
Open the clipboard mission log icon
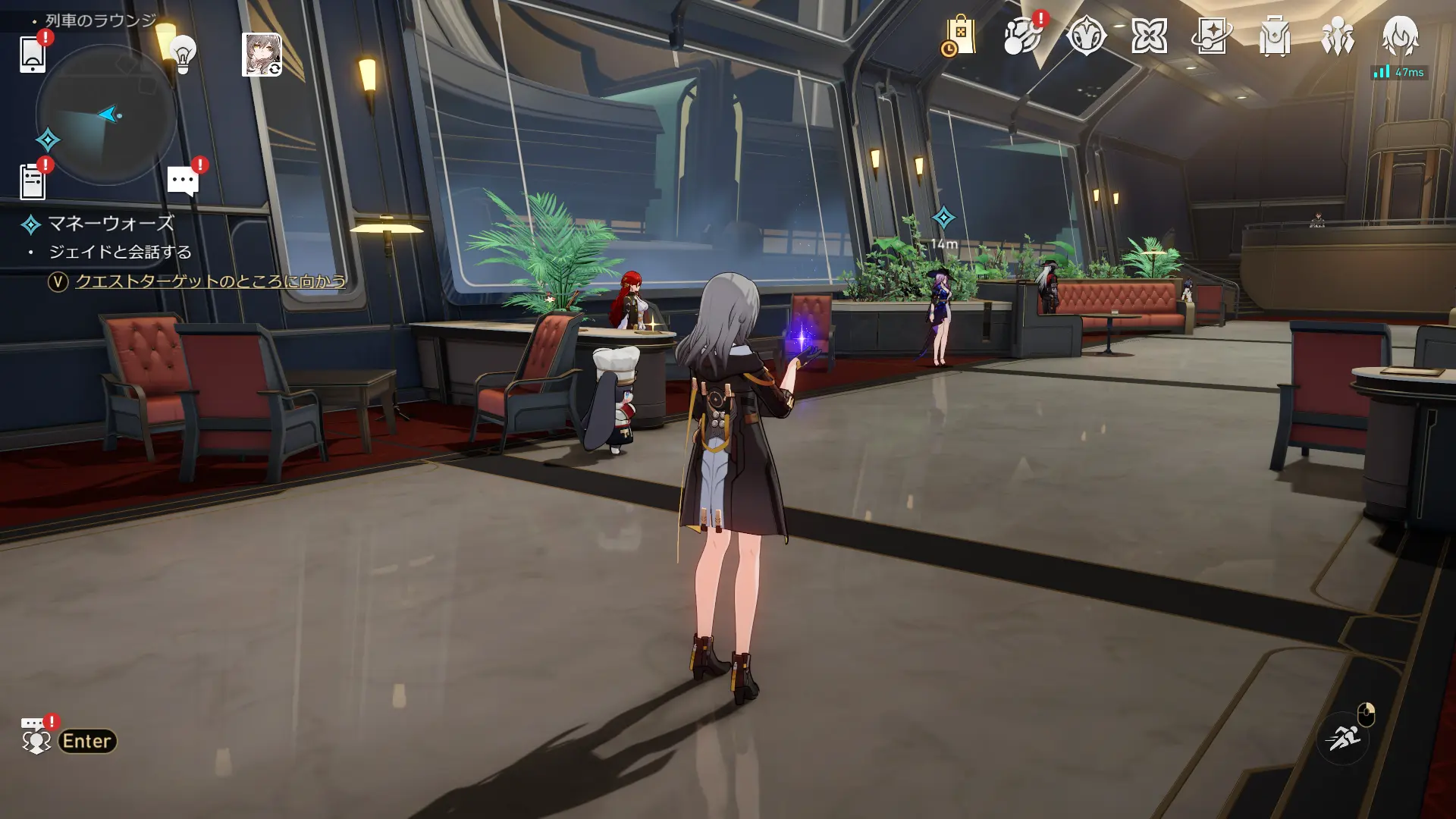click(33, 181)
